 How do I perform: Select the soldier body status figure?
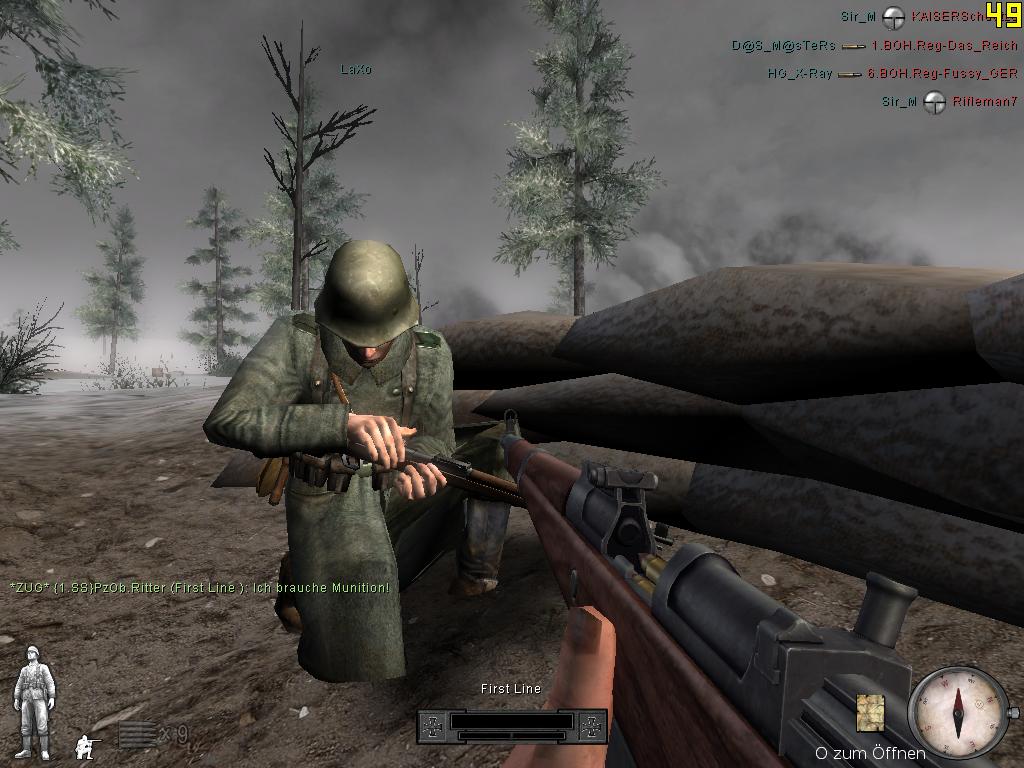click(x=33, y=701)
